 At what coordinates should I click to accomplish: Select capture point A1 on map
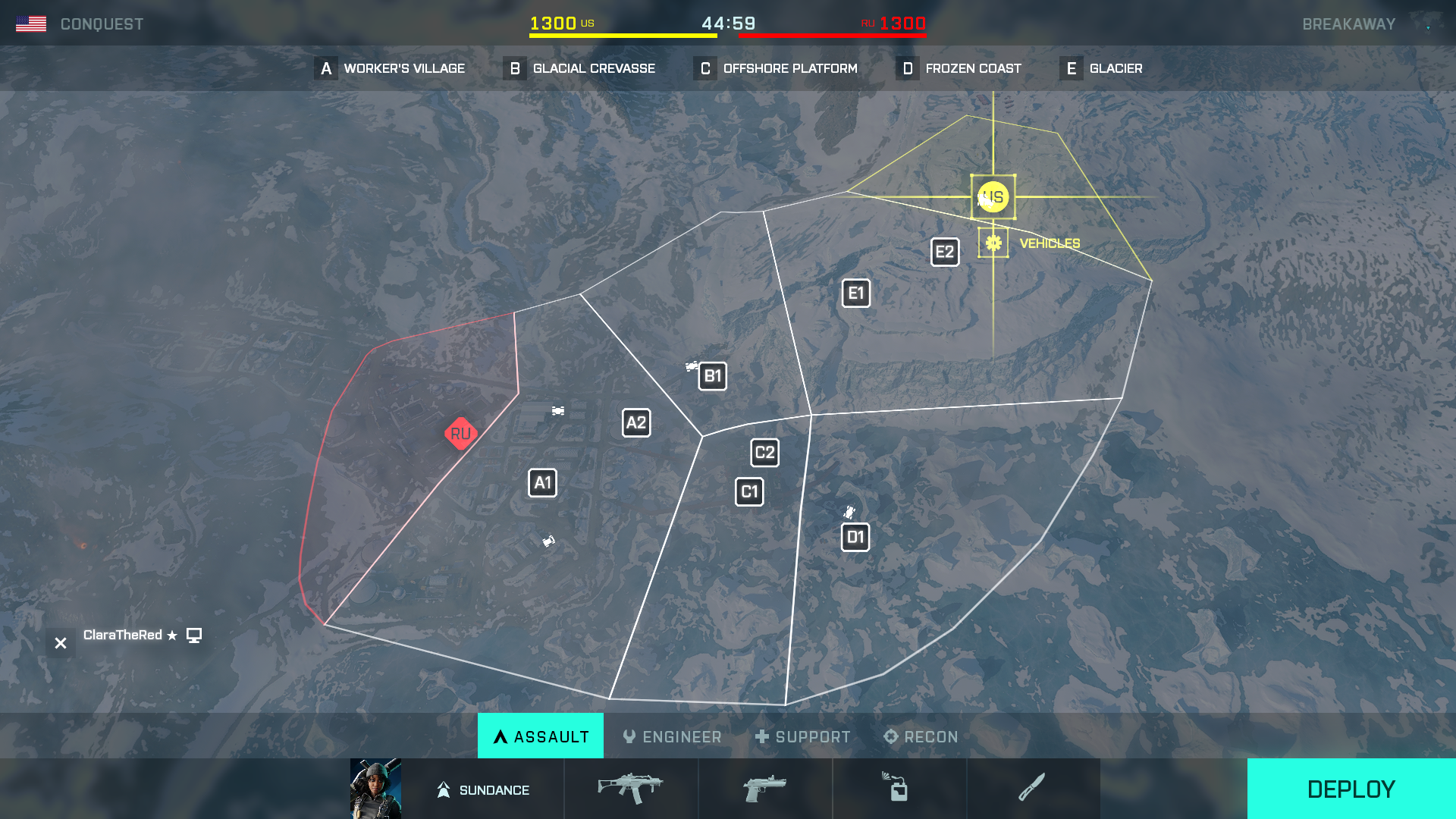(x=542, y=483)
